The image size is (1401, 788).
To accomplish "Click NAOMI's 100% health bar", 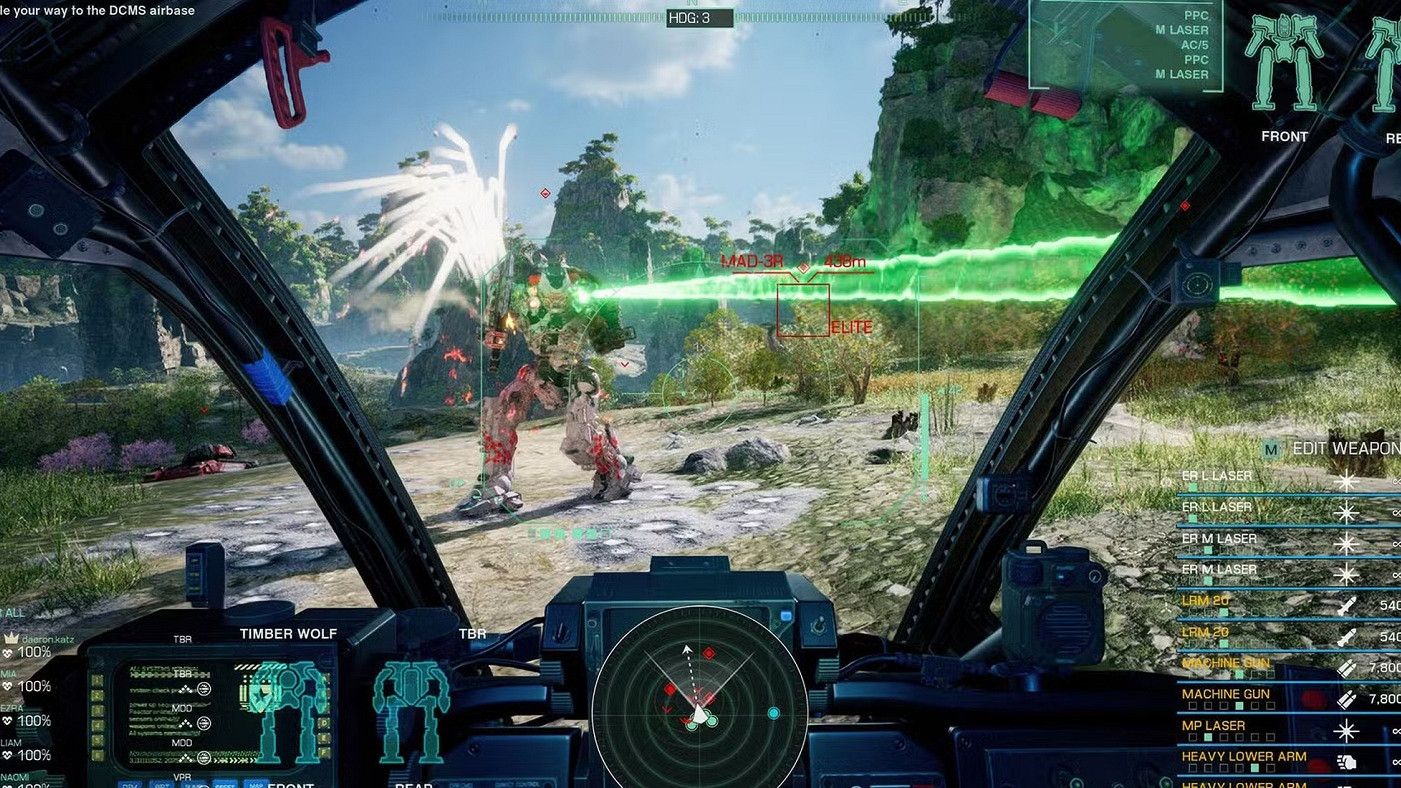I will 35,784.
